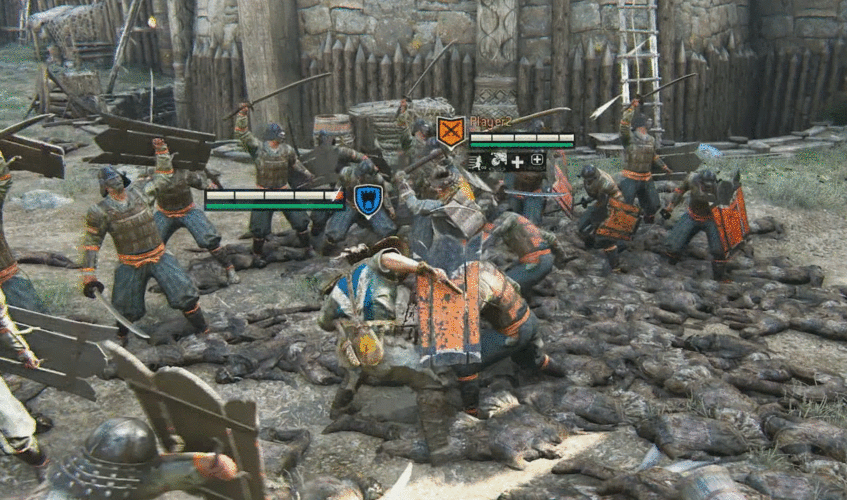The image size is (847, 500).
Task: Click the running figure feat icon
Action: point(478,160)
